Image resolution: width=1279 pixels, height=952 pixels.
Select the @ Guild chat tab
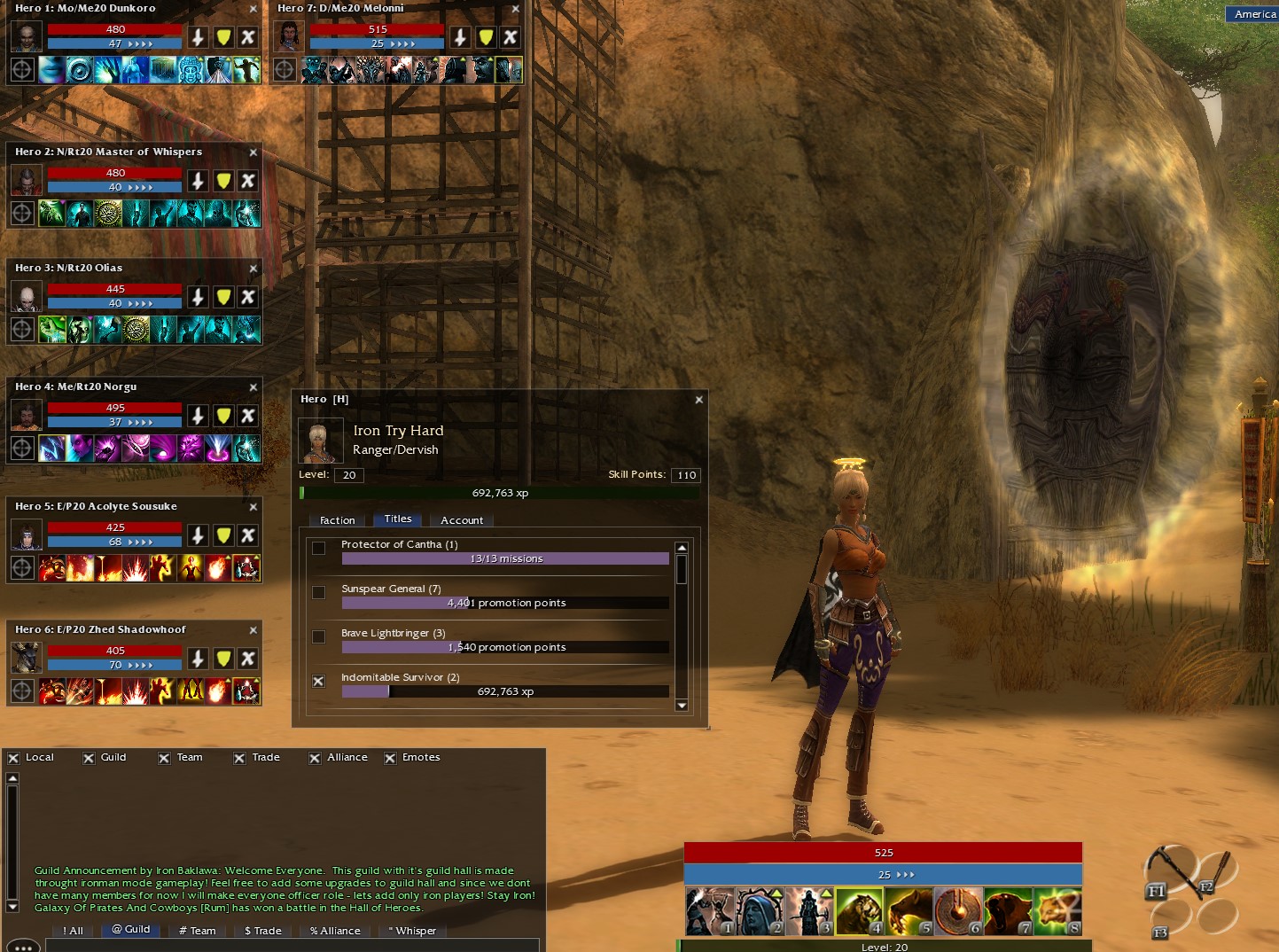pyautogui.click(x=131, y=930)
